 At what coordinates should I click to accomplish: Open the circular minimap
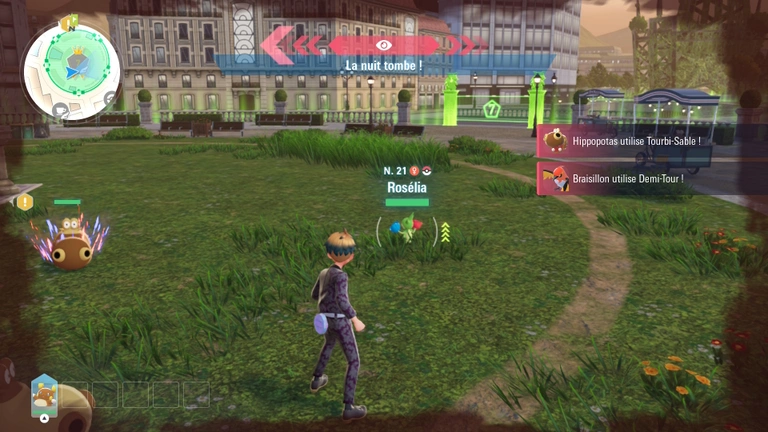click(x=71, y=70)
